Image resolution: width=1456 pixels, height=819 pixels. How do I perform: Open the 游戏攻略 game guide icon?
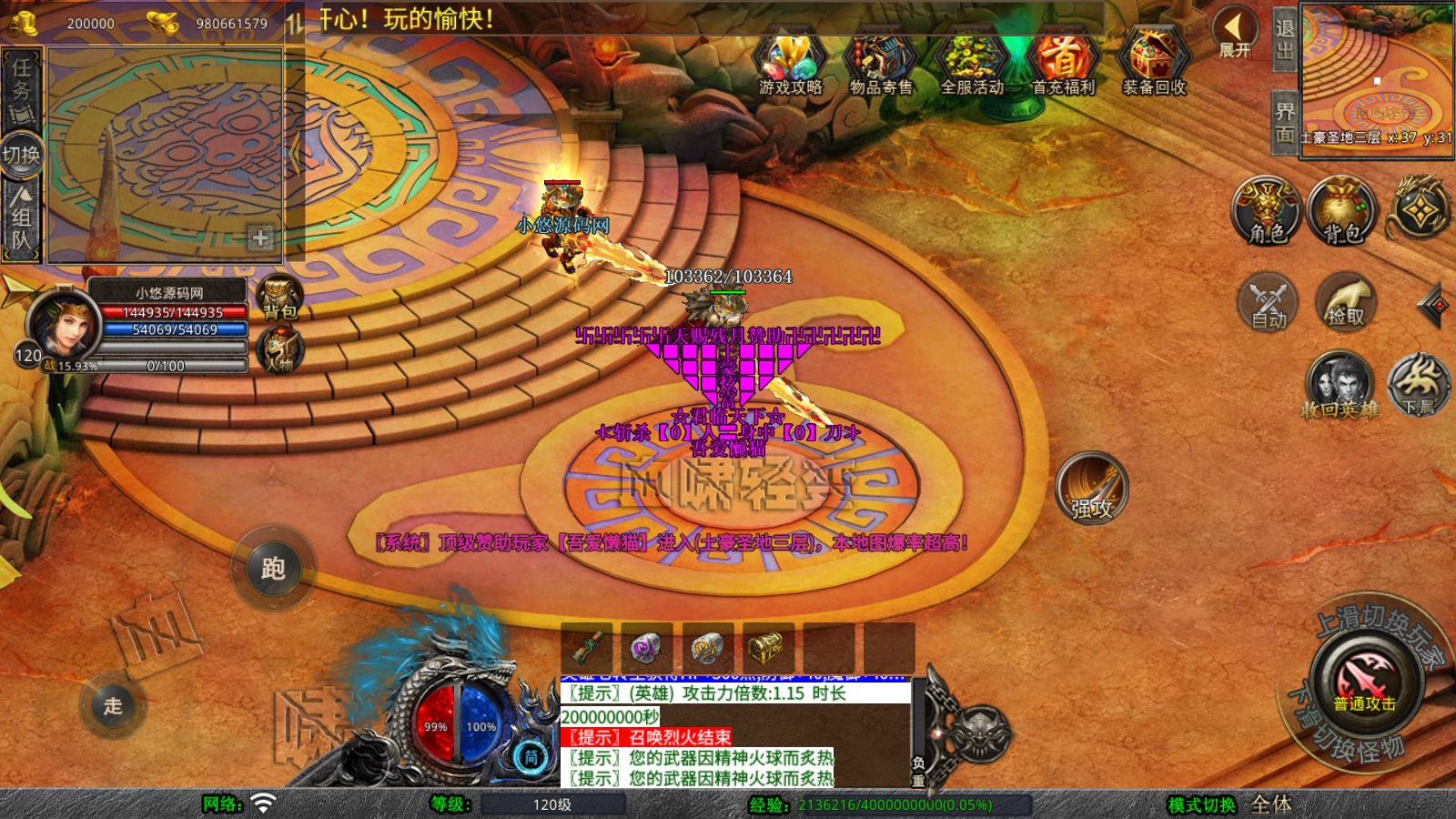click(790, 62)
